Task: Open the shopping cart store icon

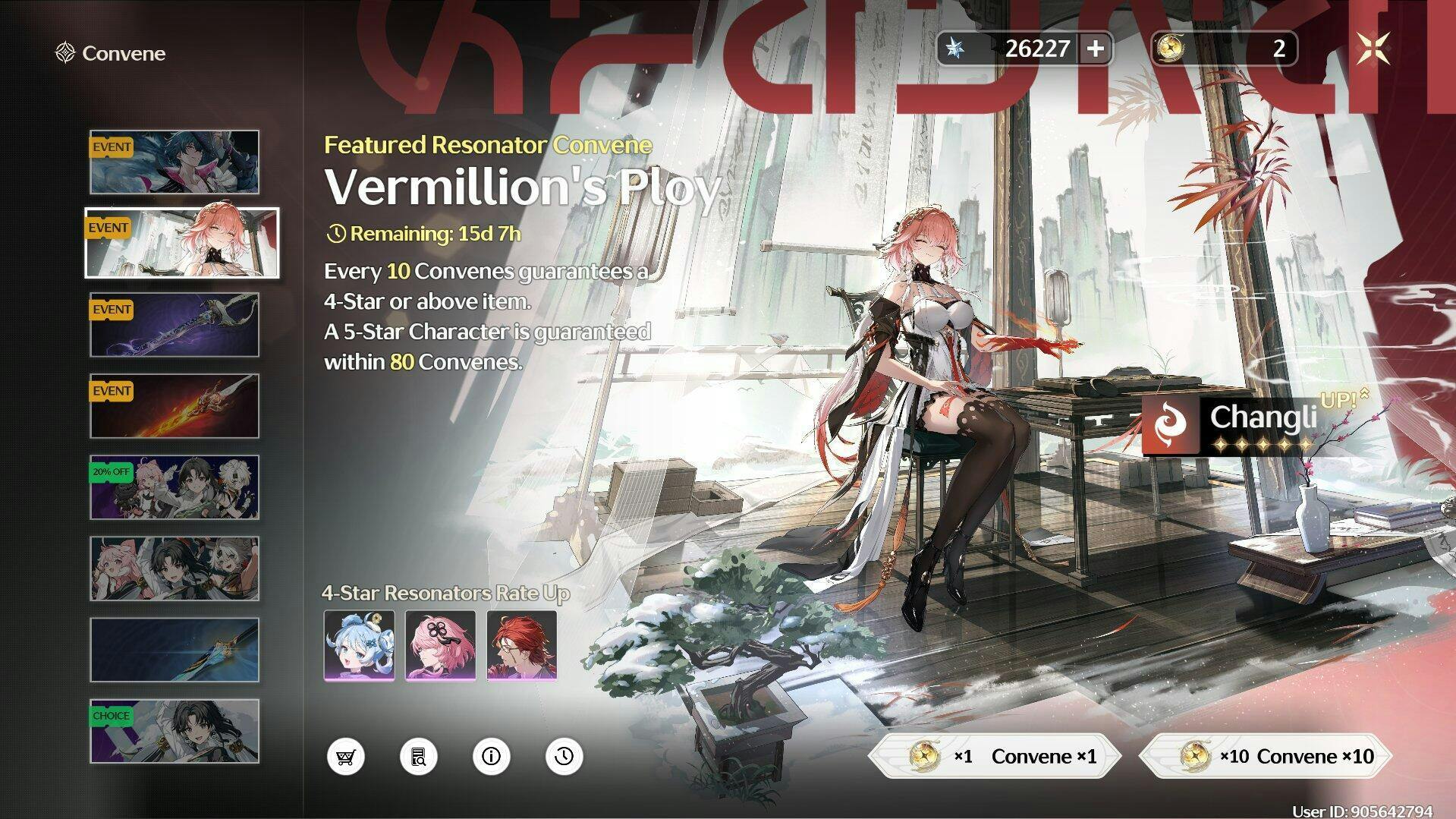Action: 346,757
